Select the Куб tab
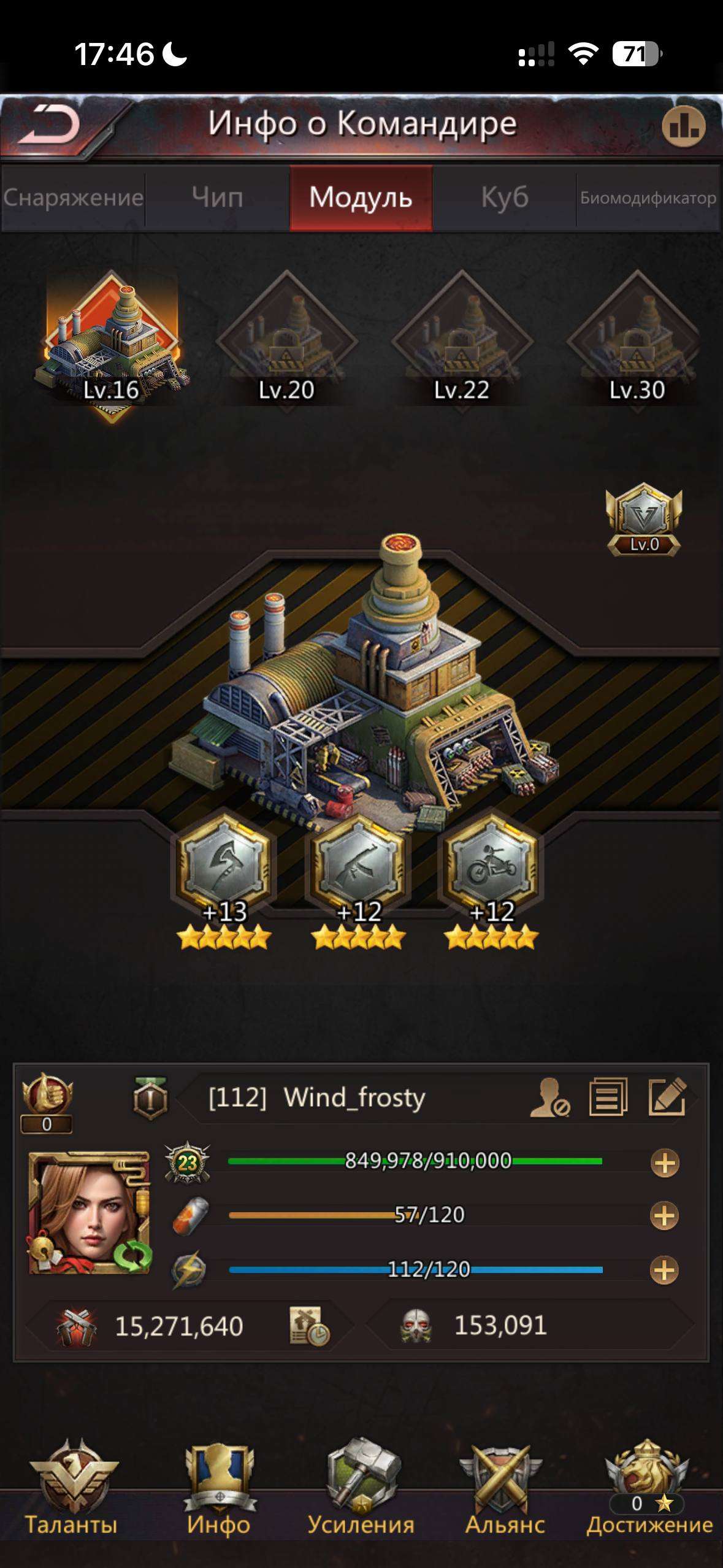723x1568 pixels. [x=504, y=198]
